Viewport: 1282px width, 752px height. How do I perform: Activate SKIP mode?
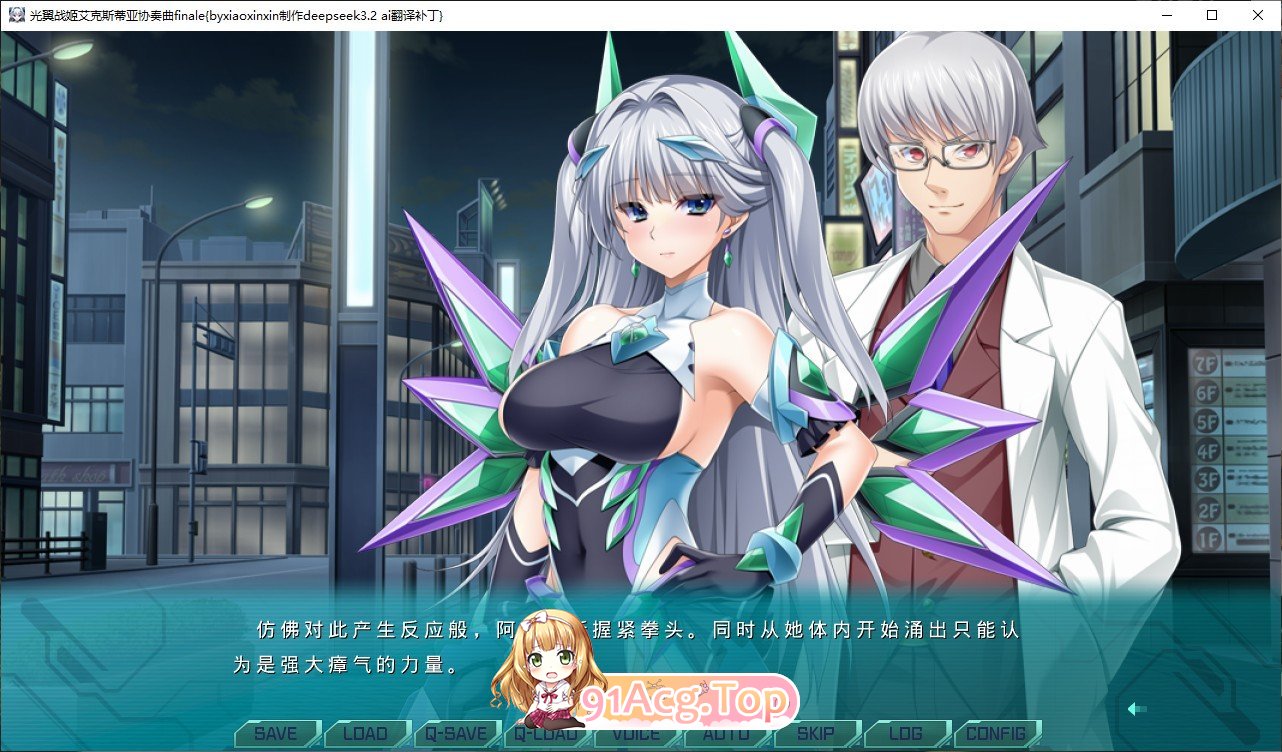[x=817, y=733]
